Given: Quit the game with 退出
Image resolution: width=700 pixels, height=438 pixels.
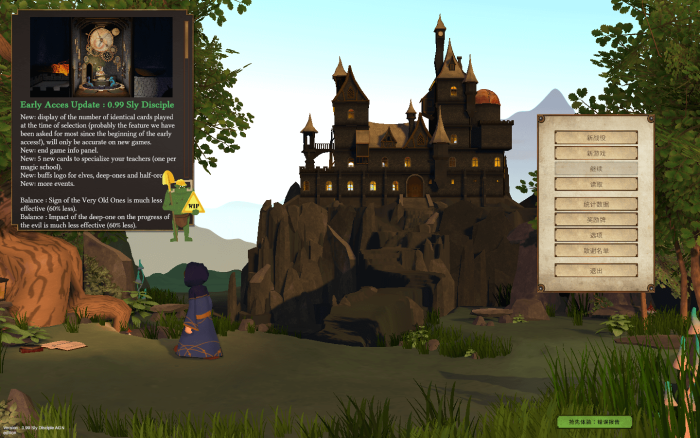Looking at the screenshot, I should [595, 270].
